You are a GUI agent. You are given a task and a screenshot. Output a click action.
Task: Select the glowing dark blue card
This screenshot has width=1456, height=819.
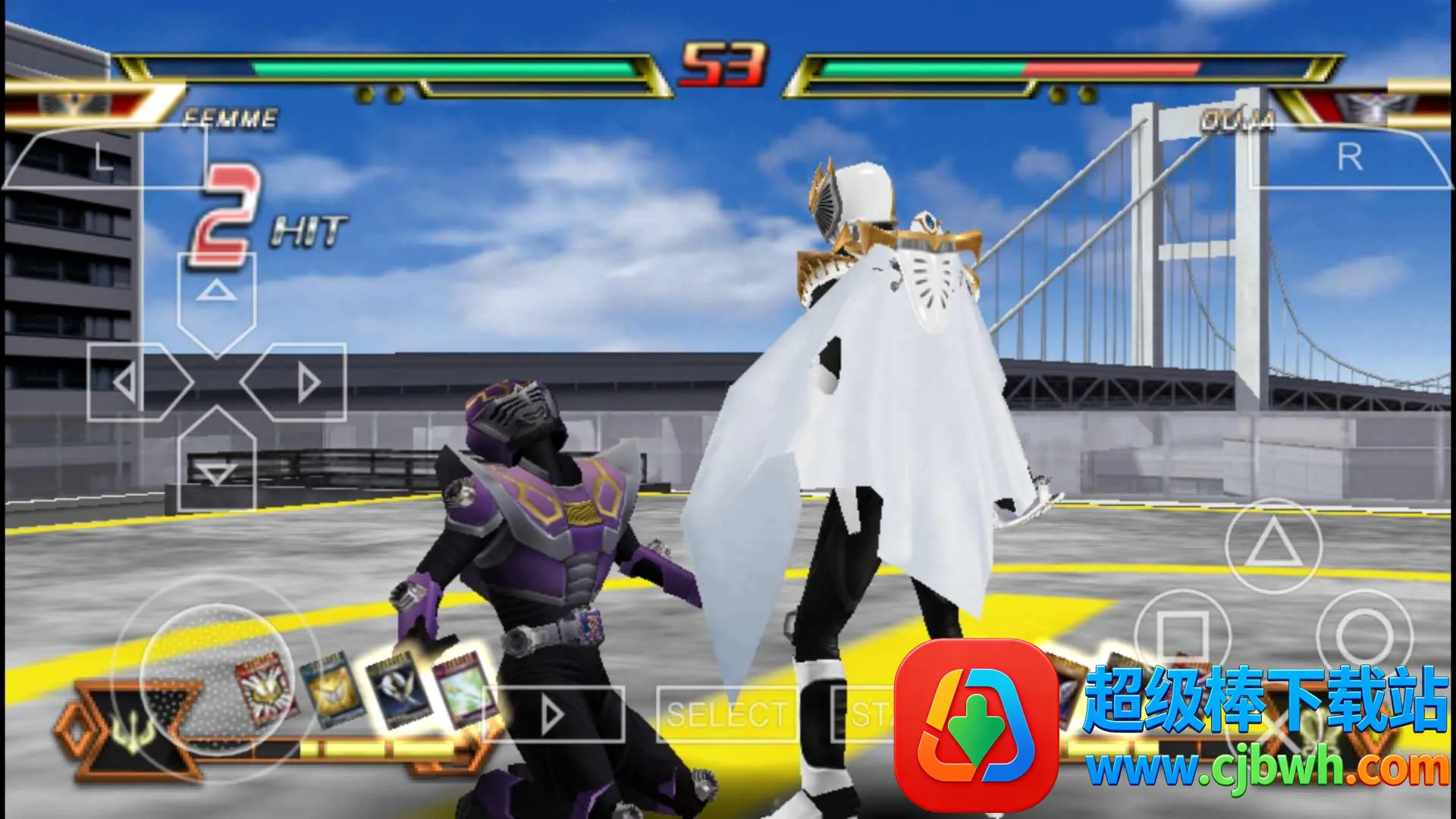[x=397, y=689]
